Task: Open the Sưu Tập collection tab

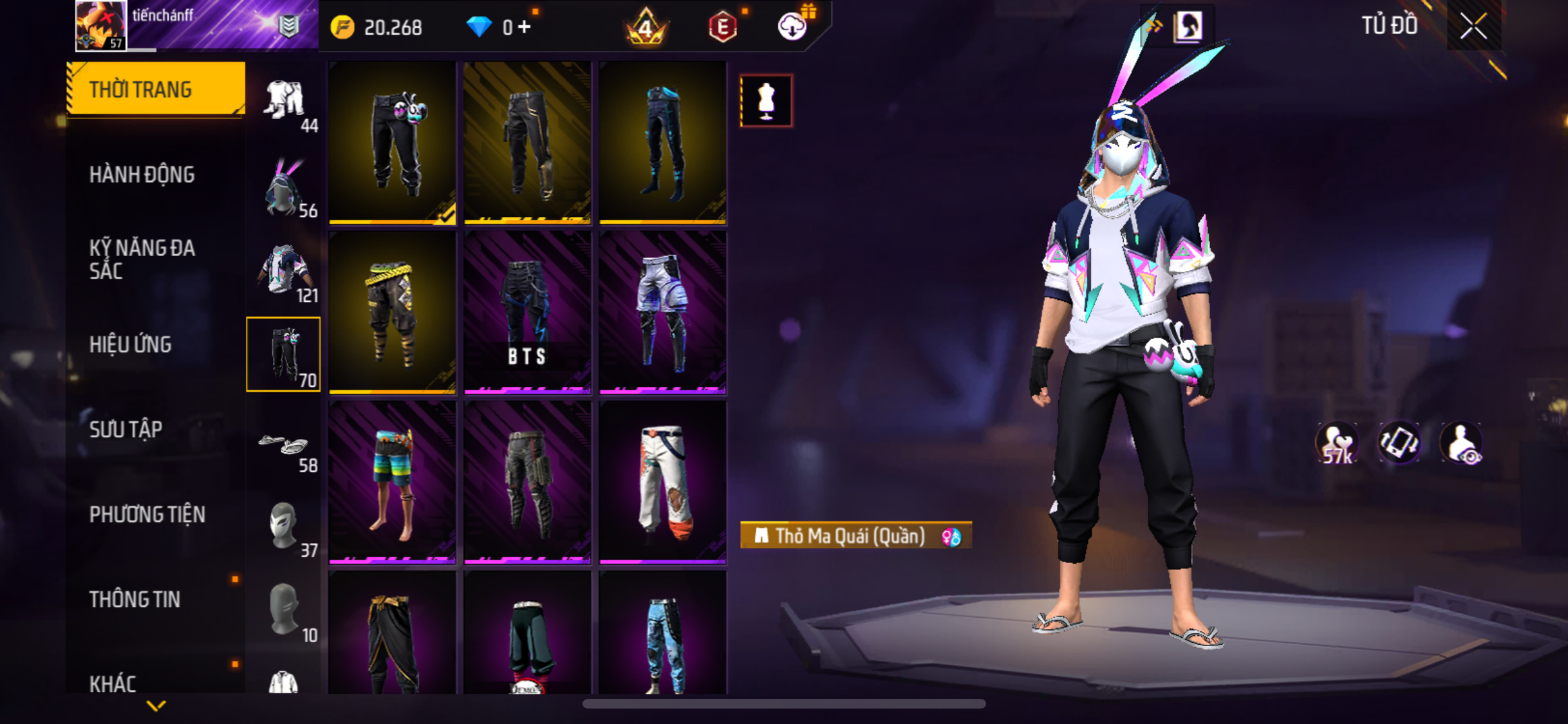Action: point(126,429)
